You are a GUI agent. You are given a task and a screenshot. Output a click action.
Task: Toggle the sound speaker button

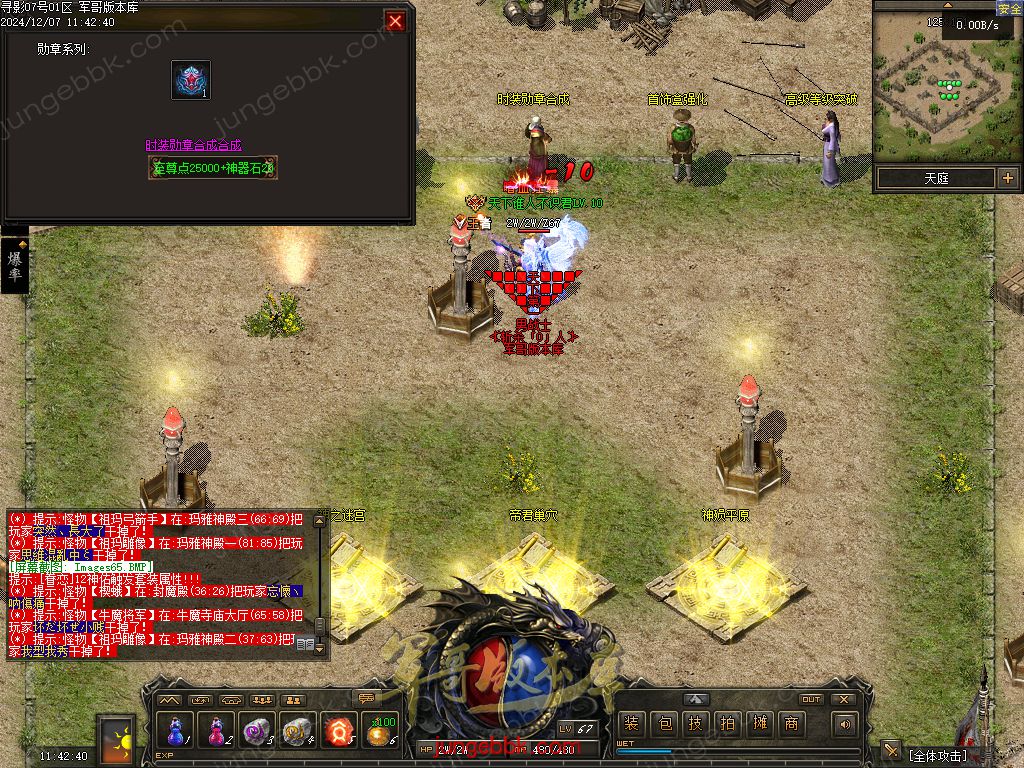pyautogui.click(x=845, y=724)
